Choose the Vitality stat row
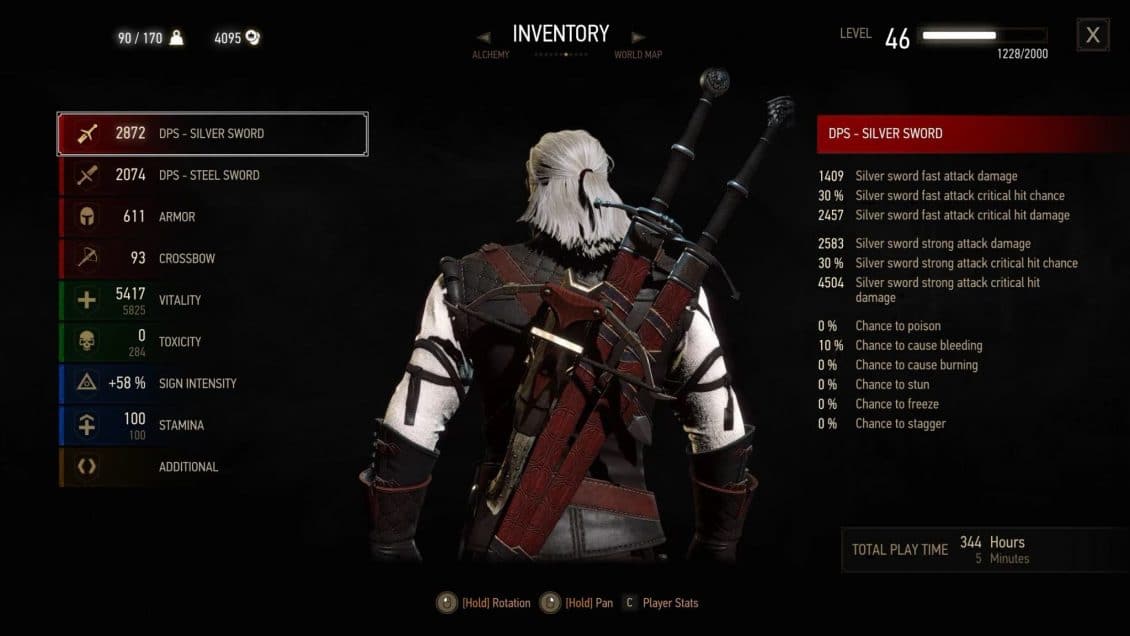Image resolution: width=1130 pixels, height=636 pixels. pyautogui.click(x=212, y=300)
